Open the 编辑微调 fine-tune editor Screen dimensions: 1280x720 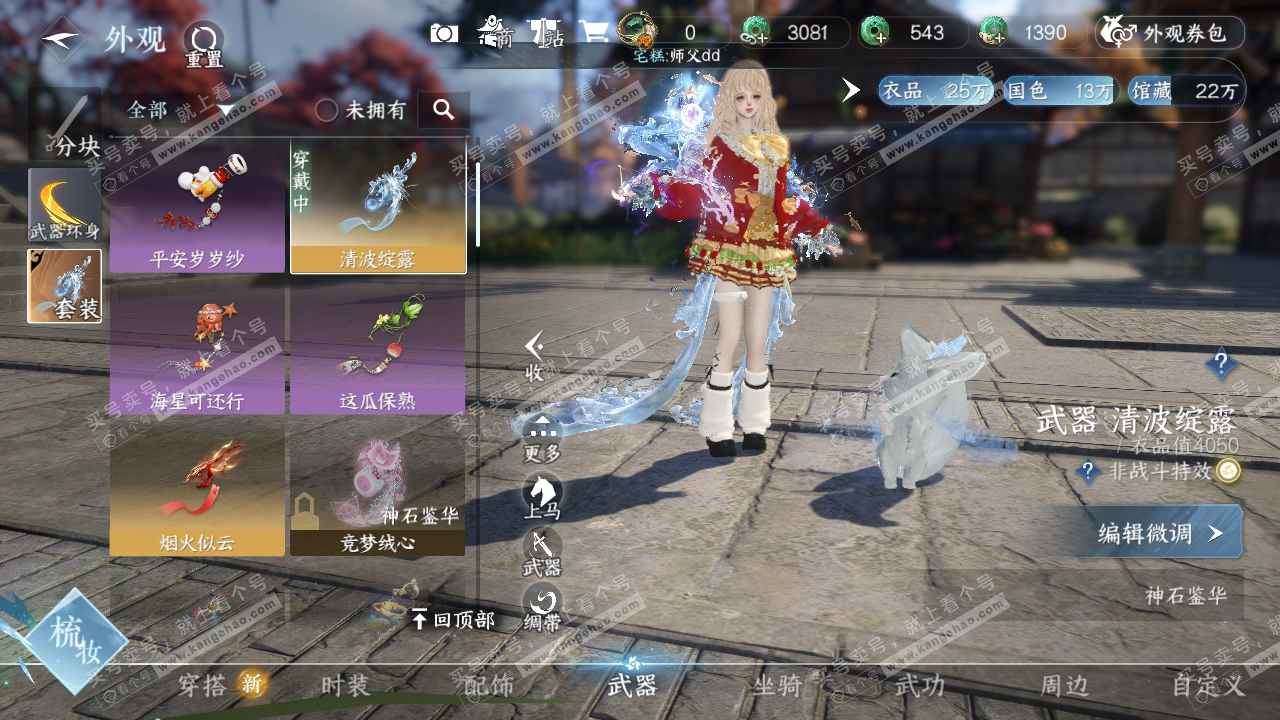click(1160, 533)
